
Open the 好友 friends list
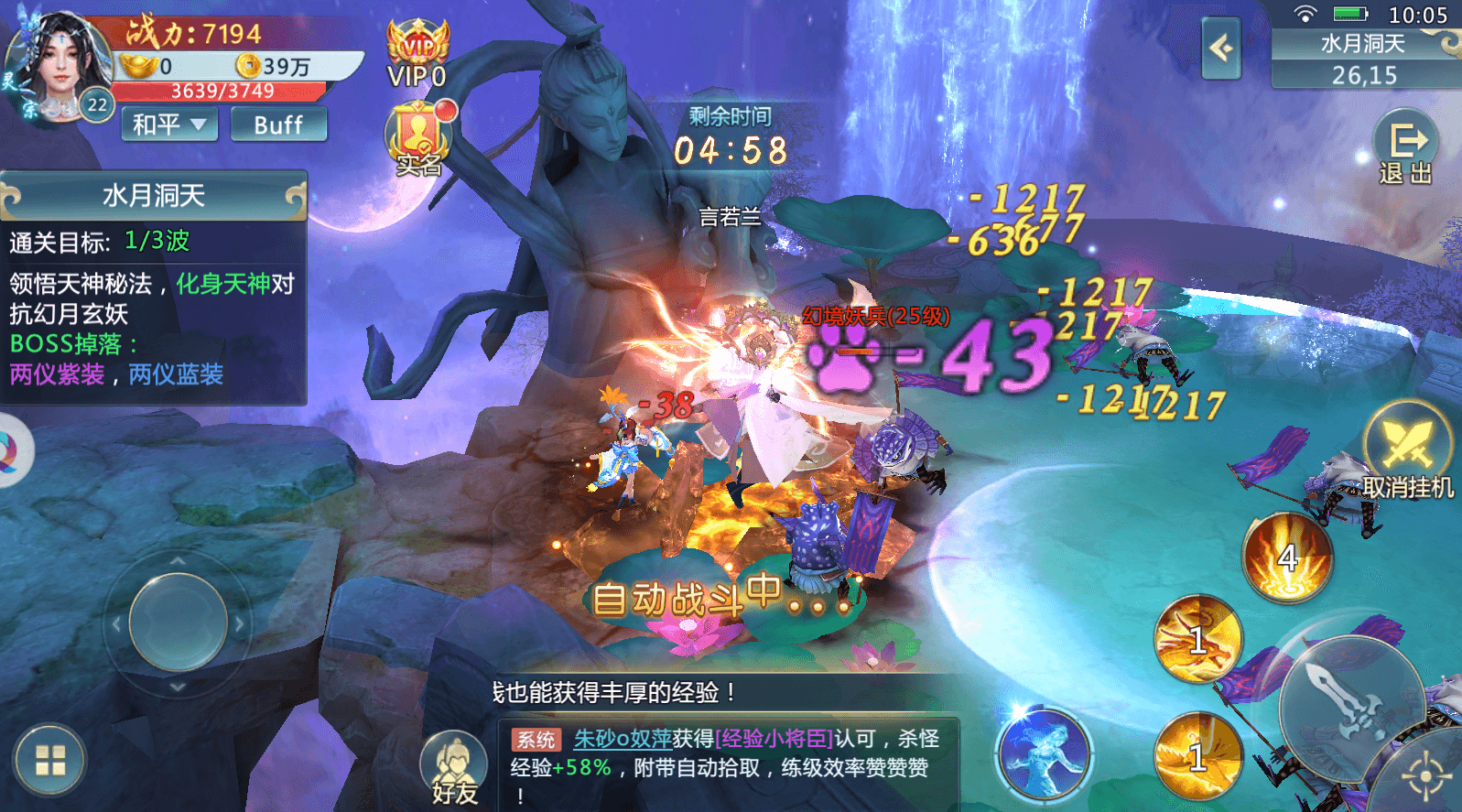[x=455, y=769]
